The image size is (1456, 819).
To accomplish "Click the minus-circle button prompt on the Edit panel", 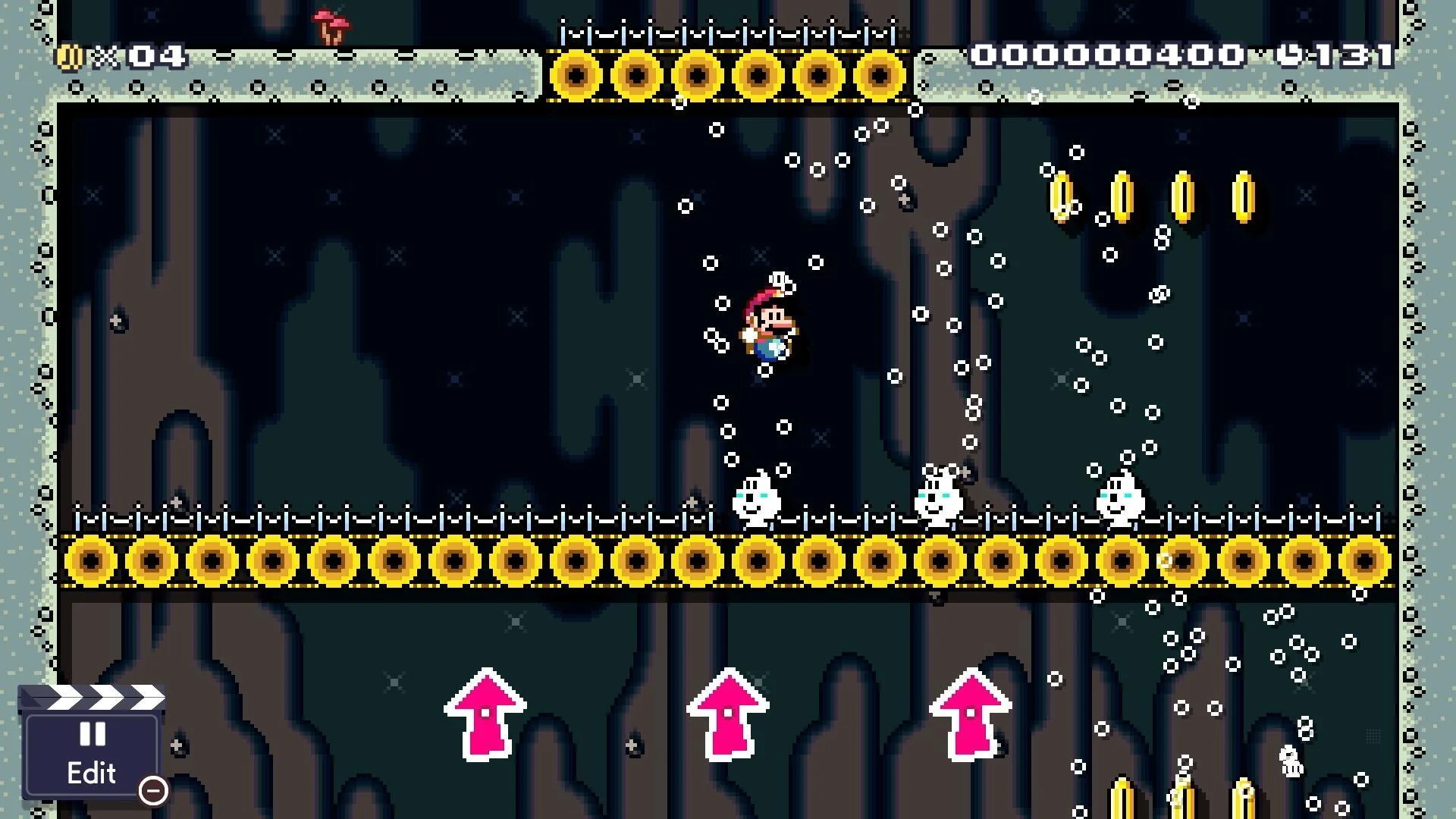I will pos(154,791).
